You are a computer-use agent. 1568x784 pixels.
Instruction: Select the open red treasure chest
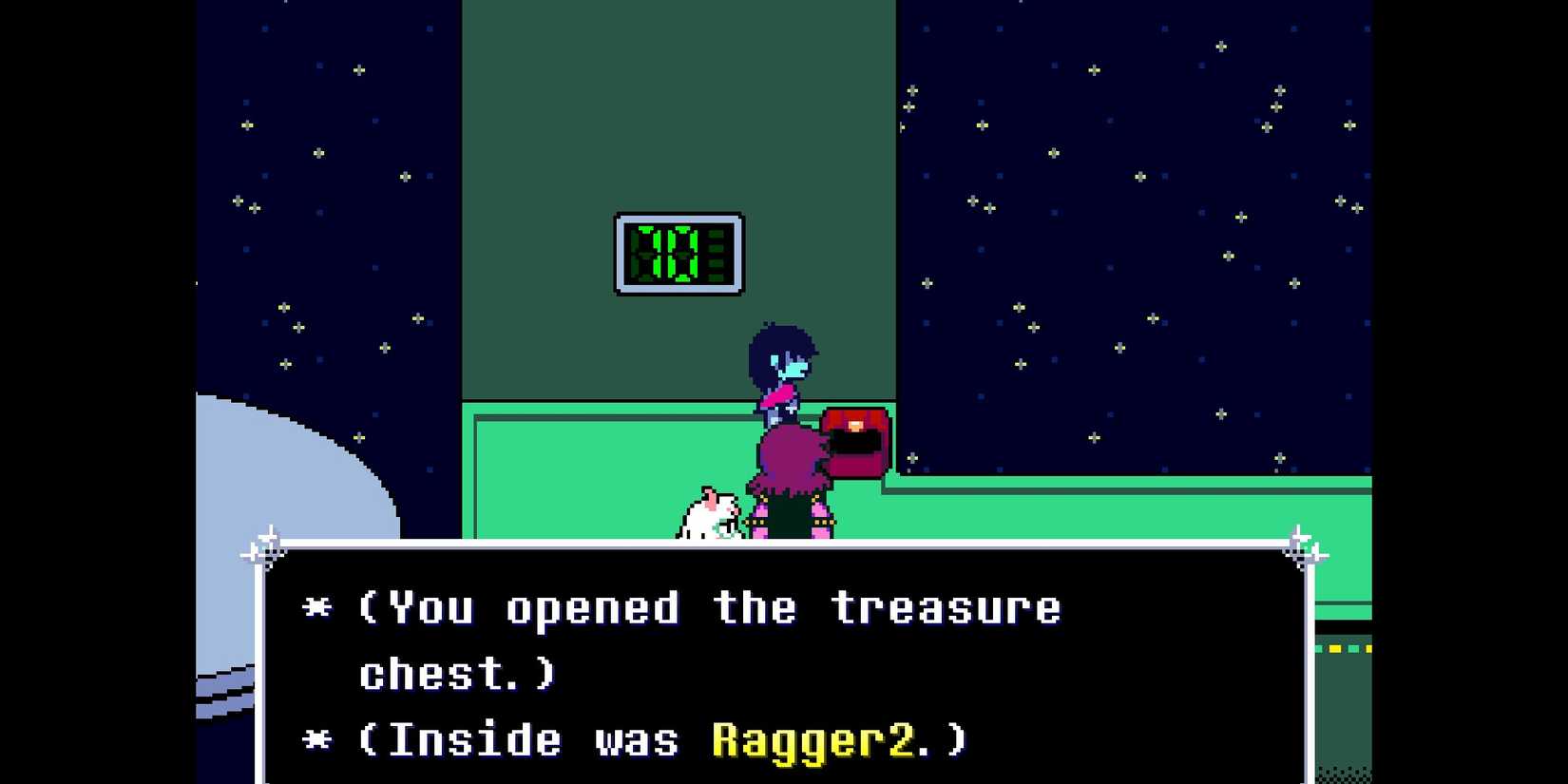tap(852, 442)
